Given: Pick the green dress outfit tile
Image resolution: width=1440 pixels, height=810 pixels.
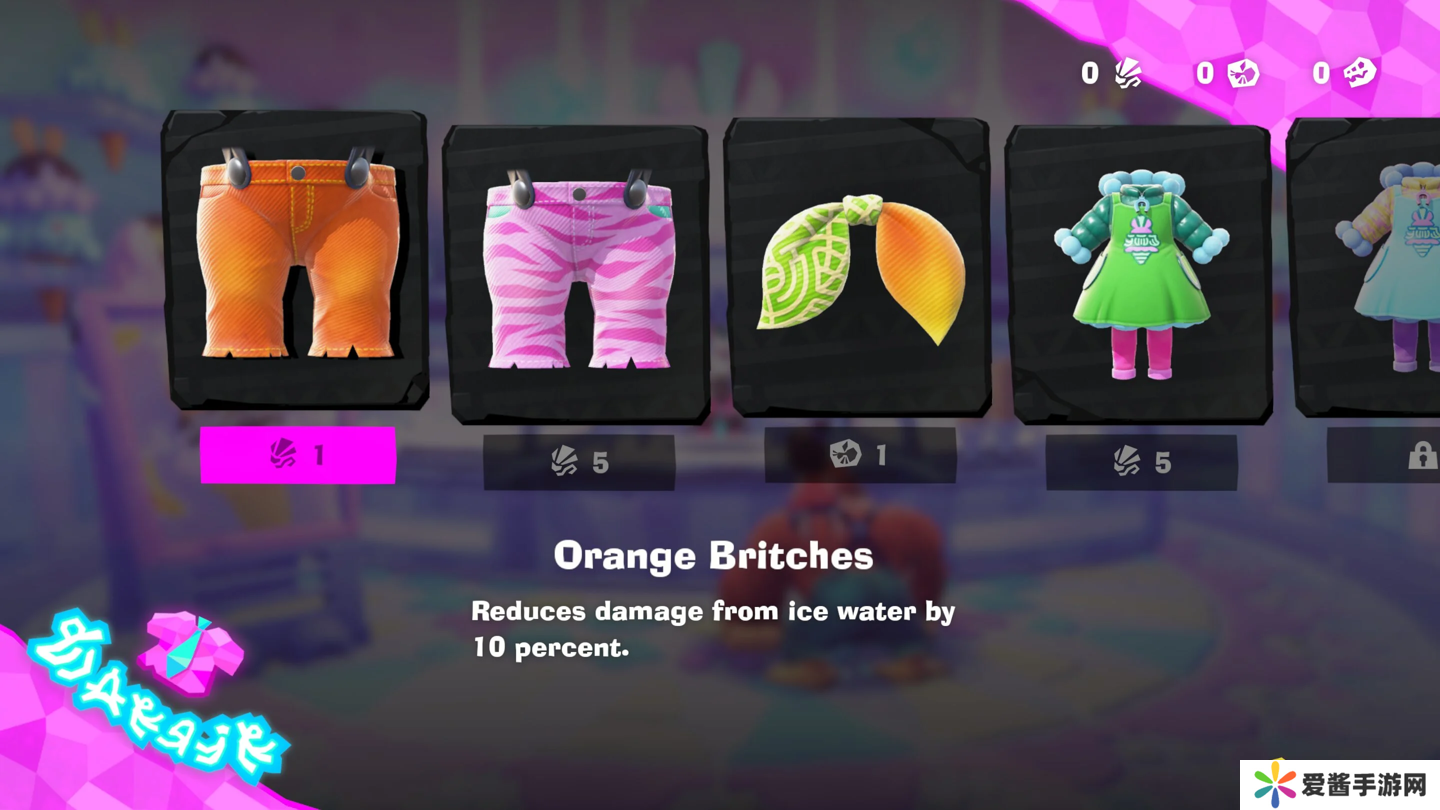Looking at the screenshot, I should [x=1139, y=272].
